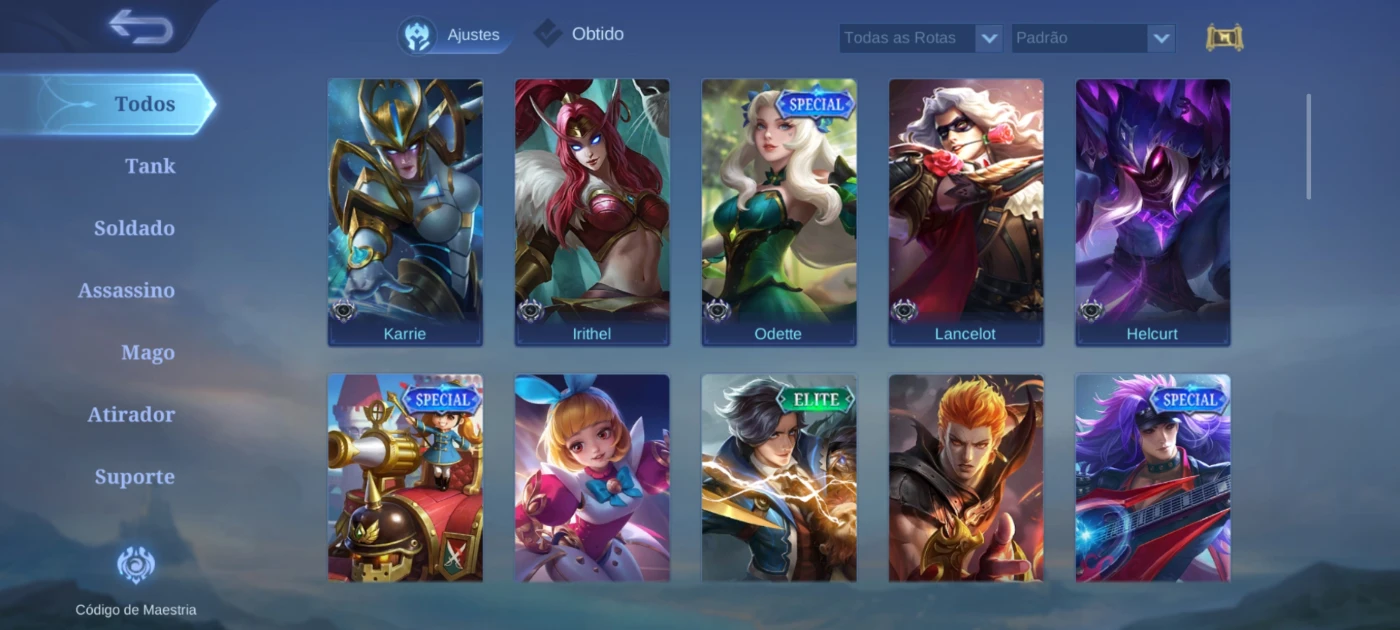Switch to the Tank category
Screen dimensions: 1400x630
[150, 166]
